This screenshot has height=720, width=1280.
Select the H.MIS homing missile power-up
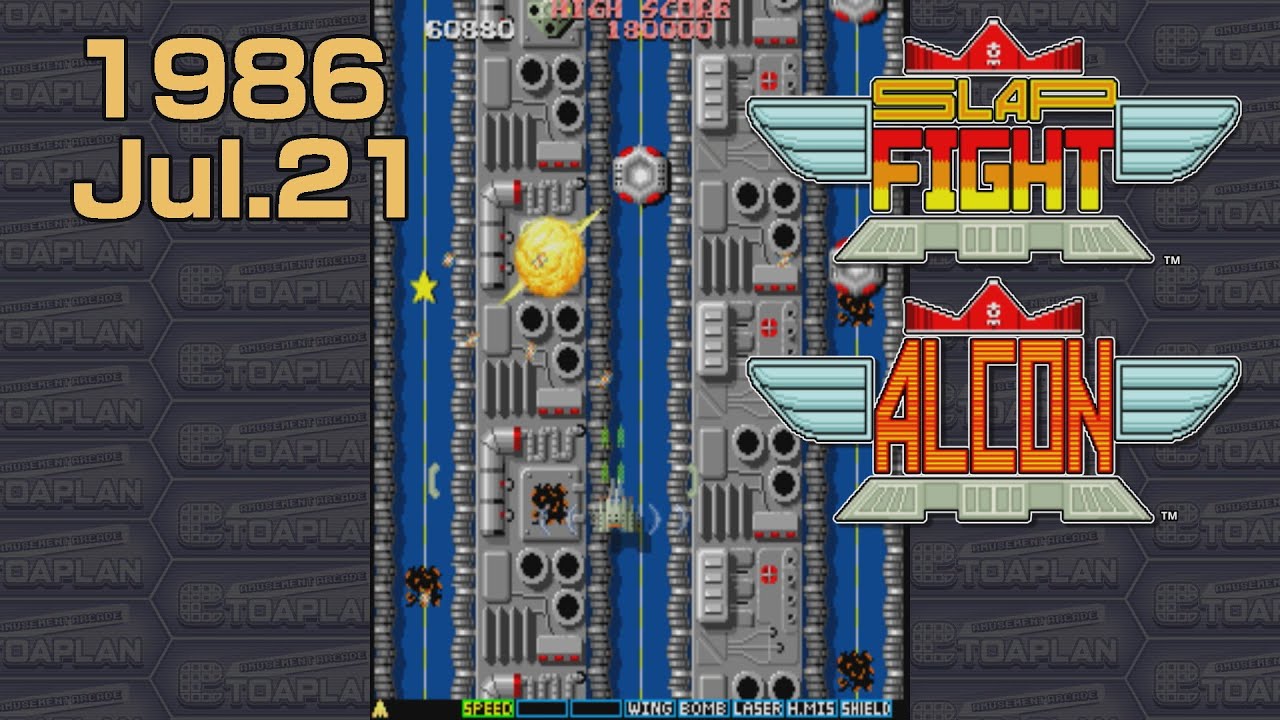tap(810, 708)
